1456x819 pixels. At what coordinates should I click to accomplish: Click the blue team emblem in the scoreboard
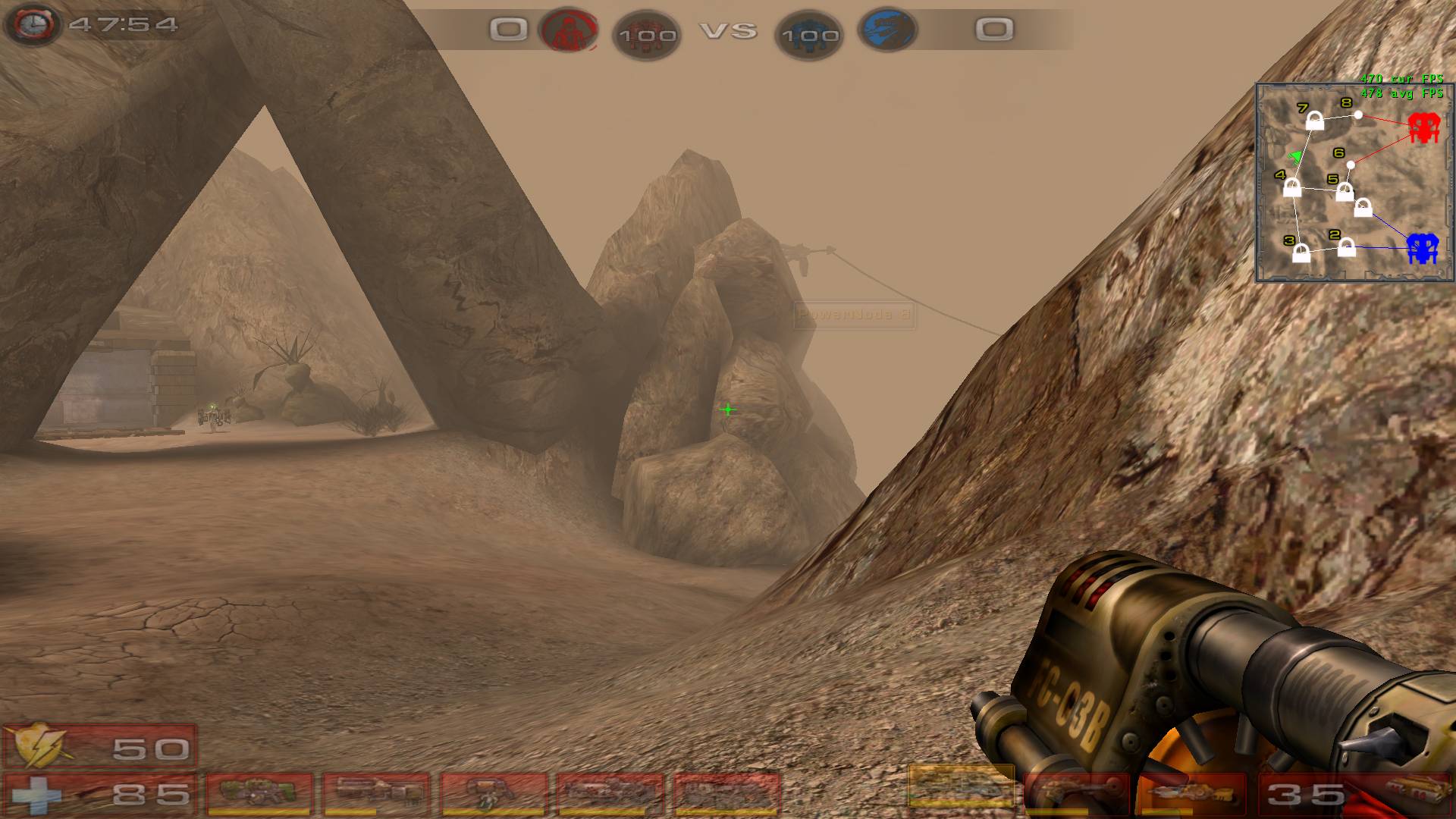point(887,30)
